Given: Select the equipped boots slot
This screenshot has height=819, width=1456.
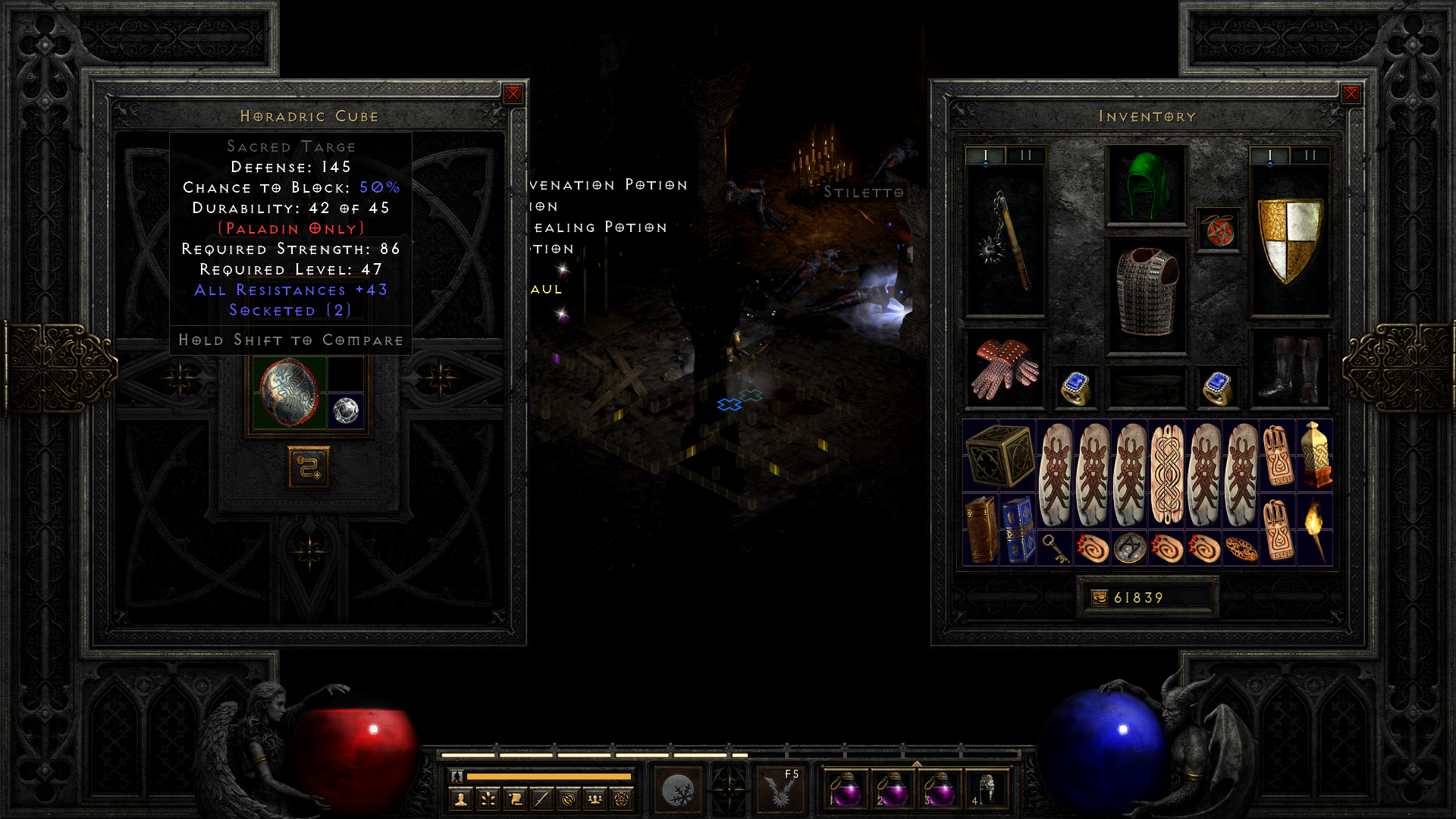Looking at the screenshot, I should [1289, 369].
